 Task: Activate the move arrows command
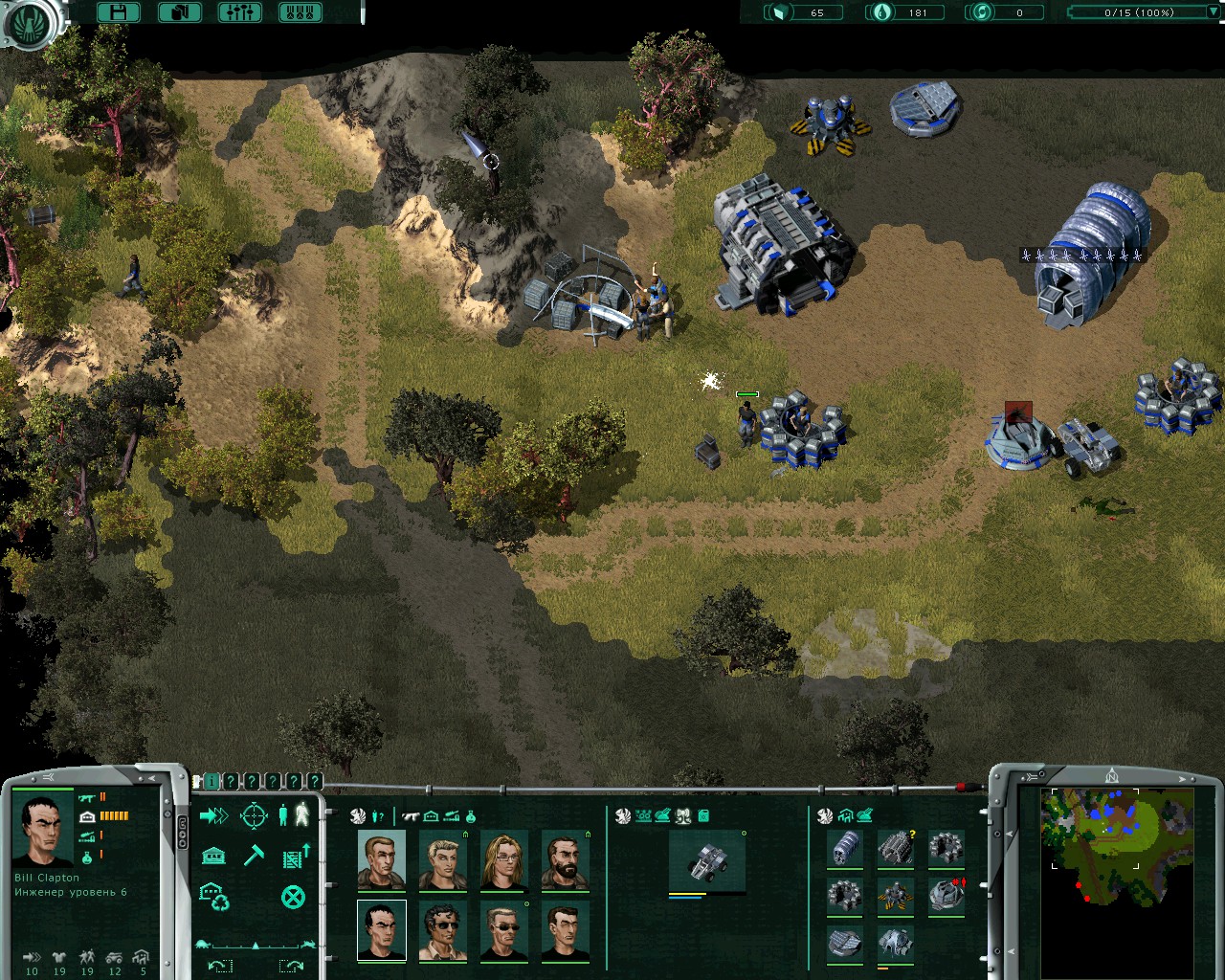tap(213, 816)
